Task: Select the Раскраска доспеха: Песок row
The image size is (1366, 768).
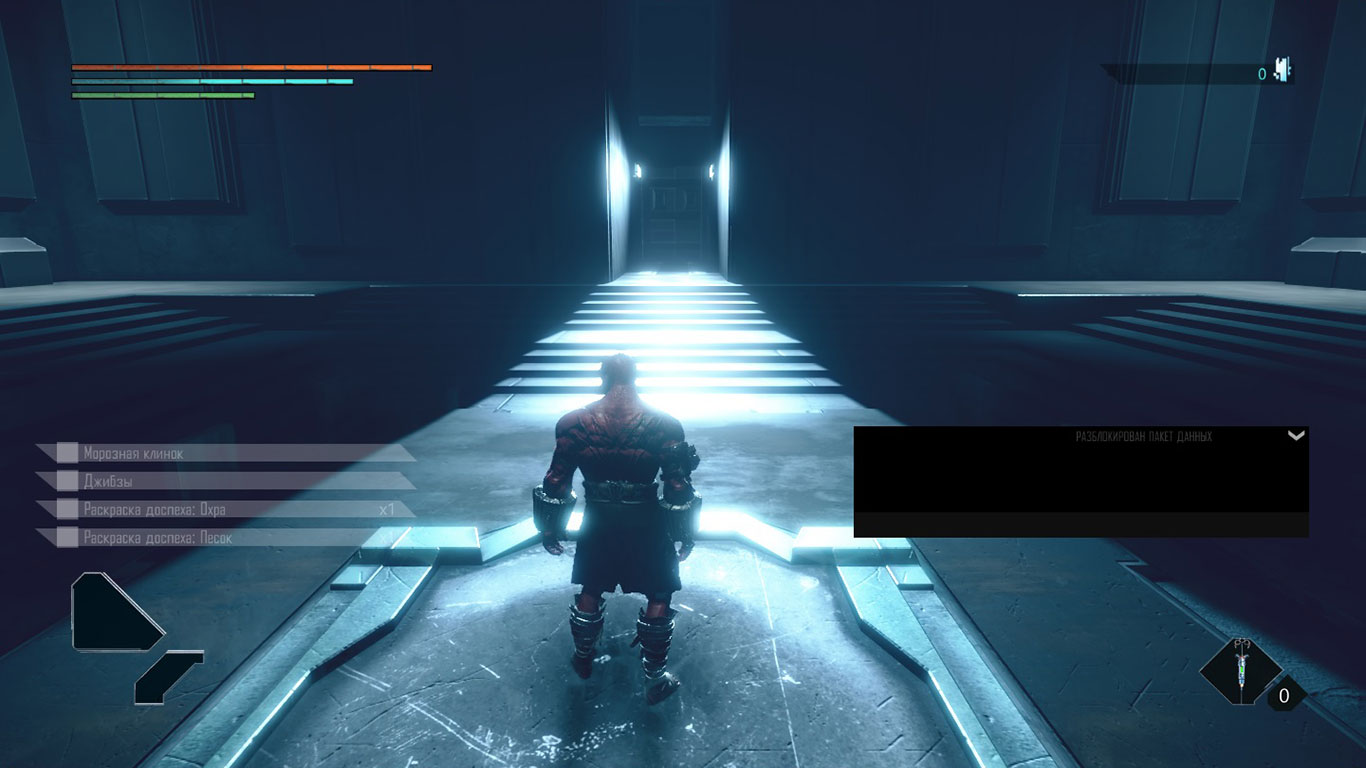Action: tap(225, 538)
